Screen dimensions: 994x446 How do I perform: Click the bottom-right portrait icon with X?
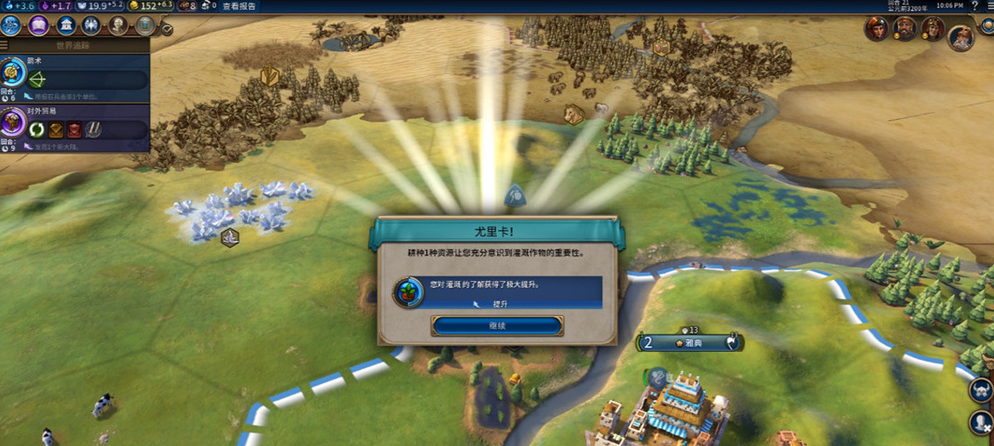coord(981,422)
